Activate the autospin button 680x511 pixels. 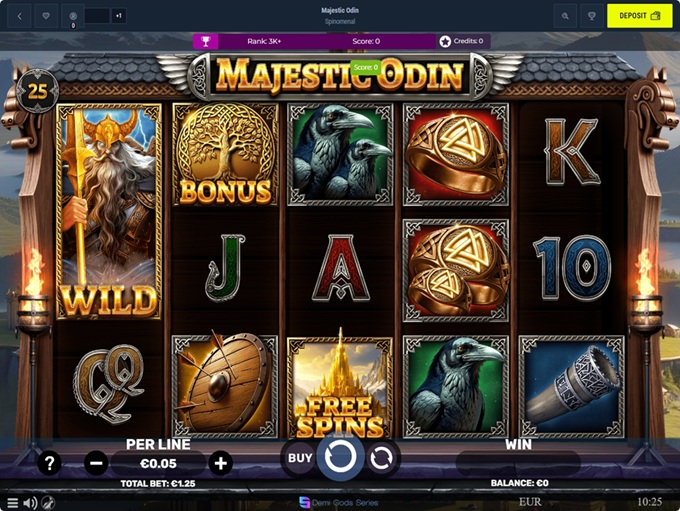[x=381, y=459]
